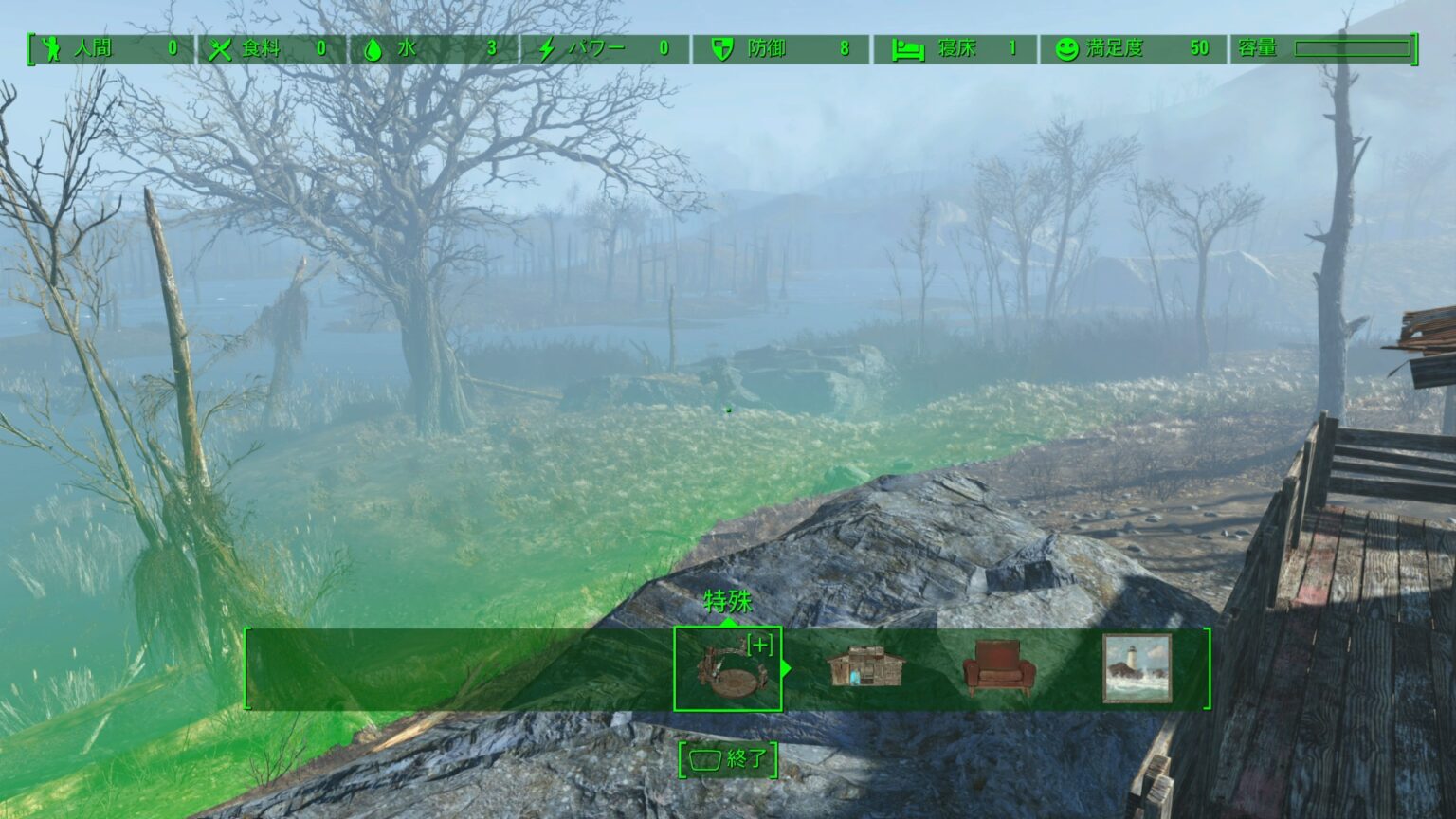
Task: Select the 食料 crossed-utensils food icon
Action: [221, 48]
